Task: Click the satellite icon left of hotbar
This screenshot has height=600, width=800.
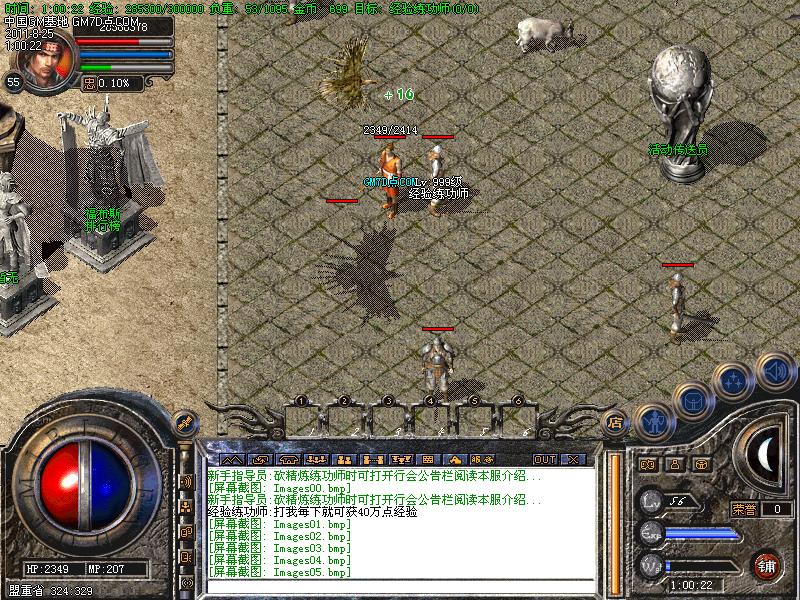Action: pos(183,421)
